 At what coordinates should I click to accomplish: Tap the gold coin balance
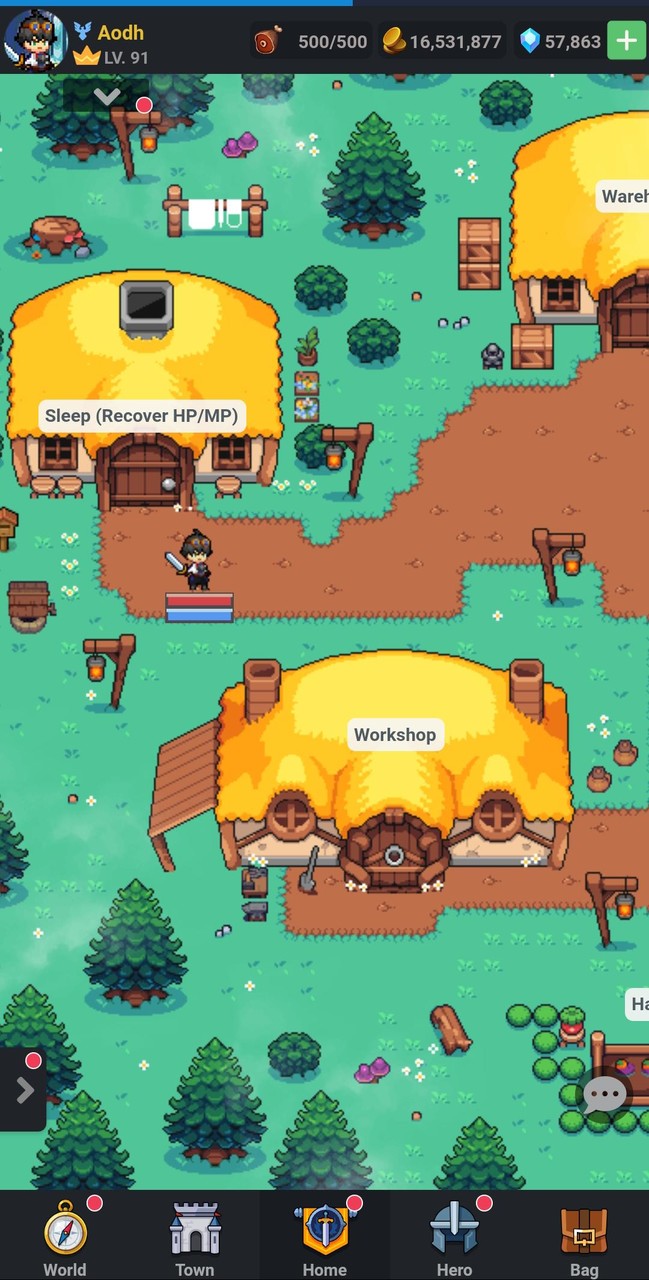442,41
